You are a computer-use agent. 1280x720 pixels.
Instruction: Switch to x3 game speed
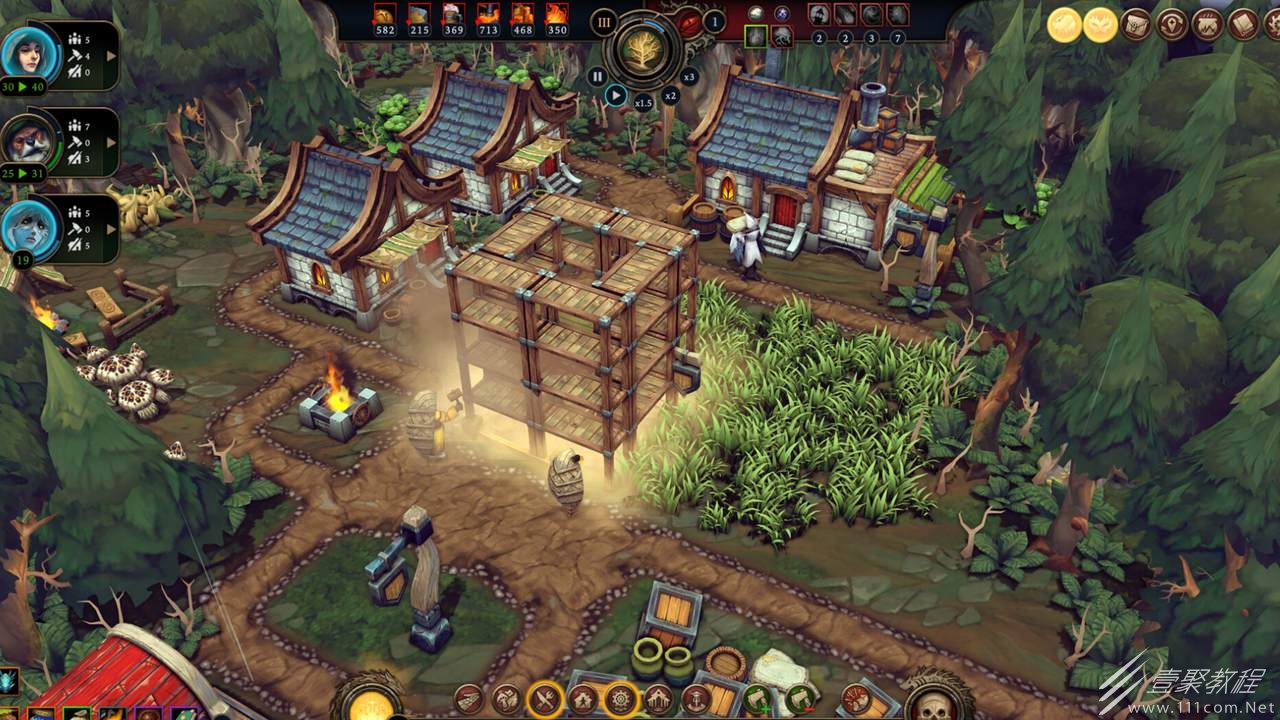(x=689, y=76)
